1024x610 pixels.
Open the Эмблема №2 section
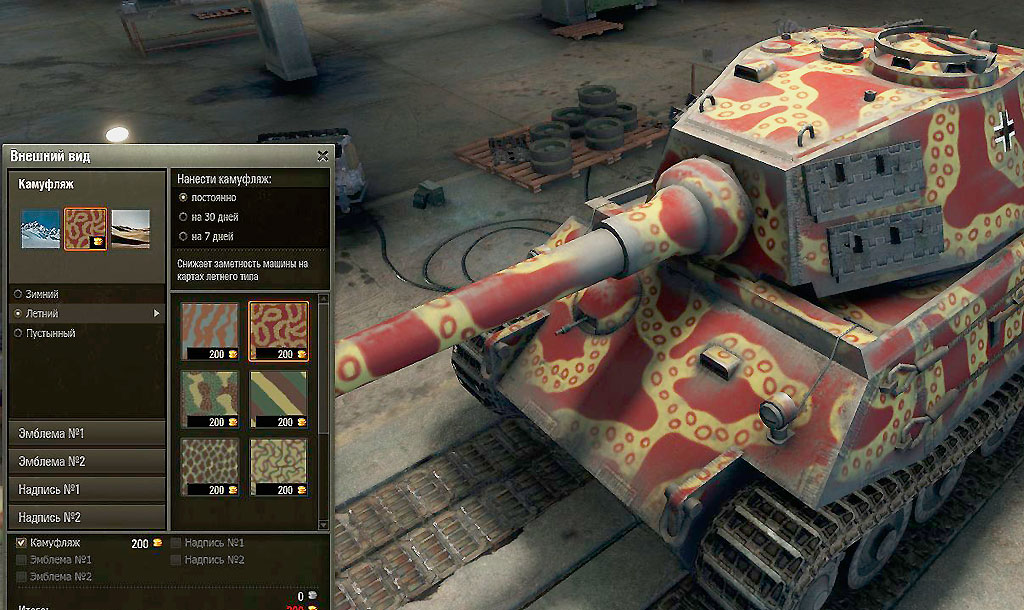[86, 461]
